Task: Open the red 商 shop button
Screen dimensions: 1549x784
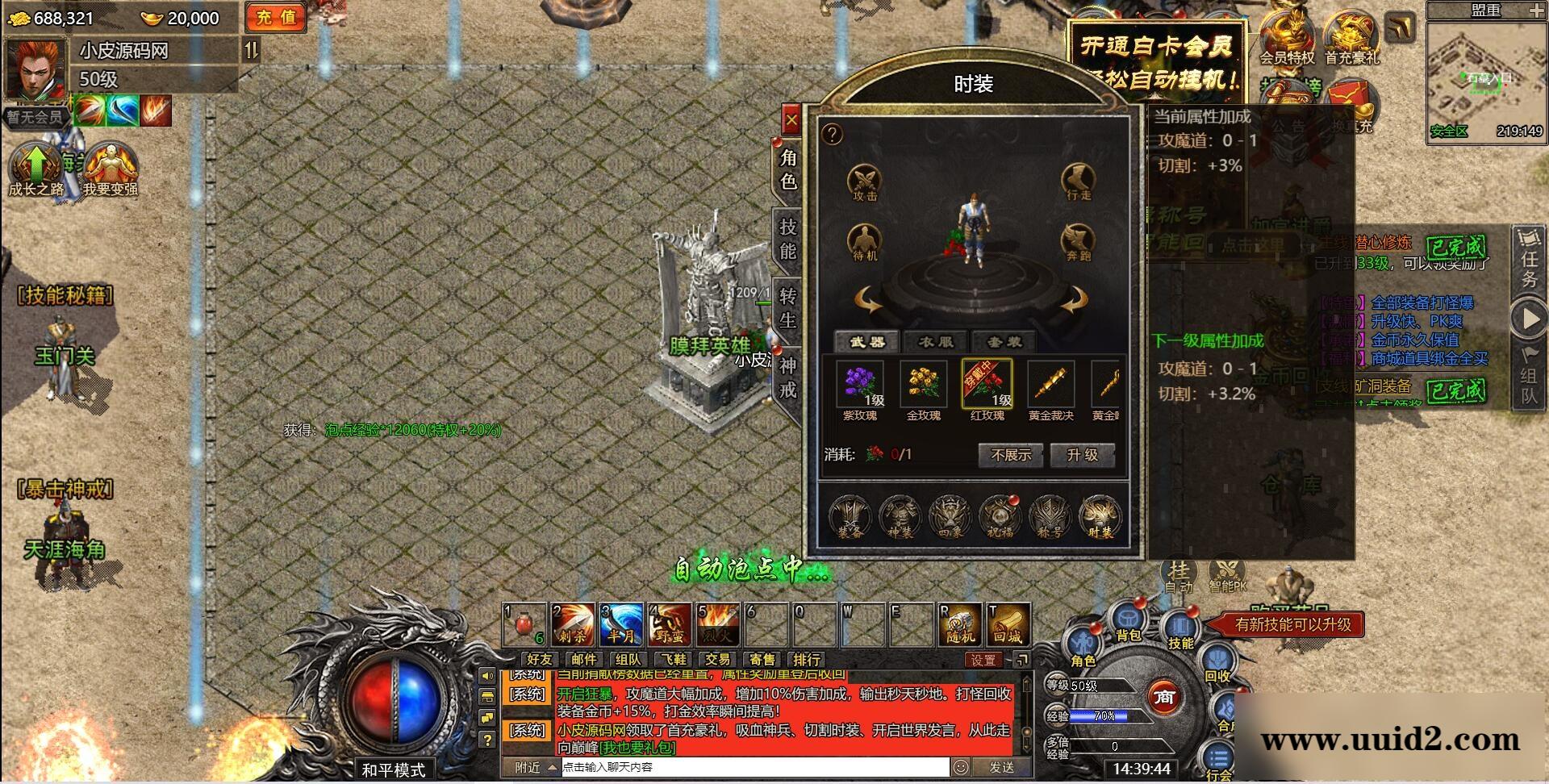Action: click(x=1163, y=697)
